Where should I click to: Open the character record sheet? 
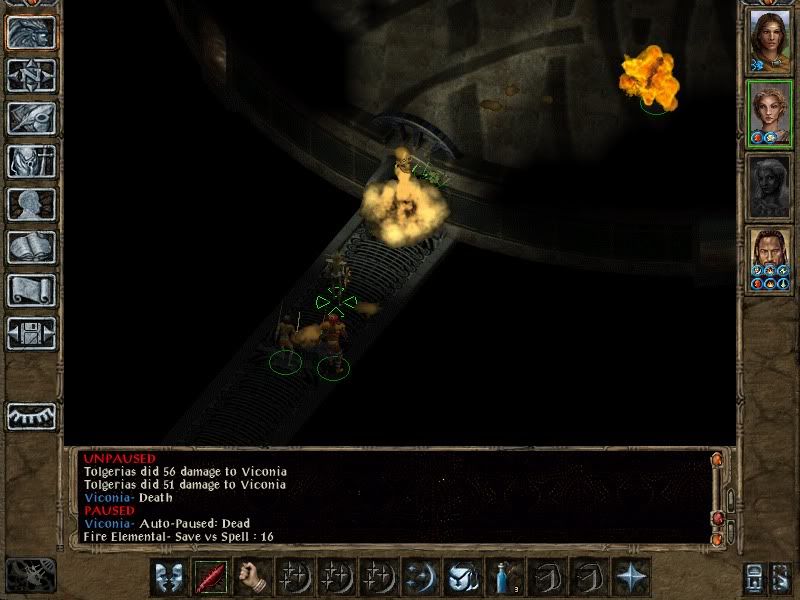click(31, 204)
